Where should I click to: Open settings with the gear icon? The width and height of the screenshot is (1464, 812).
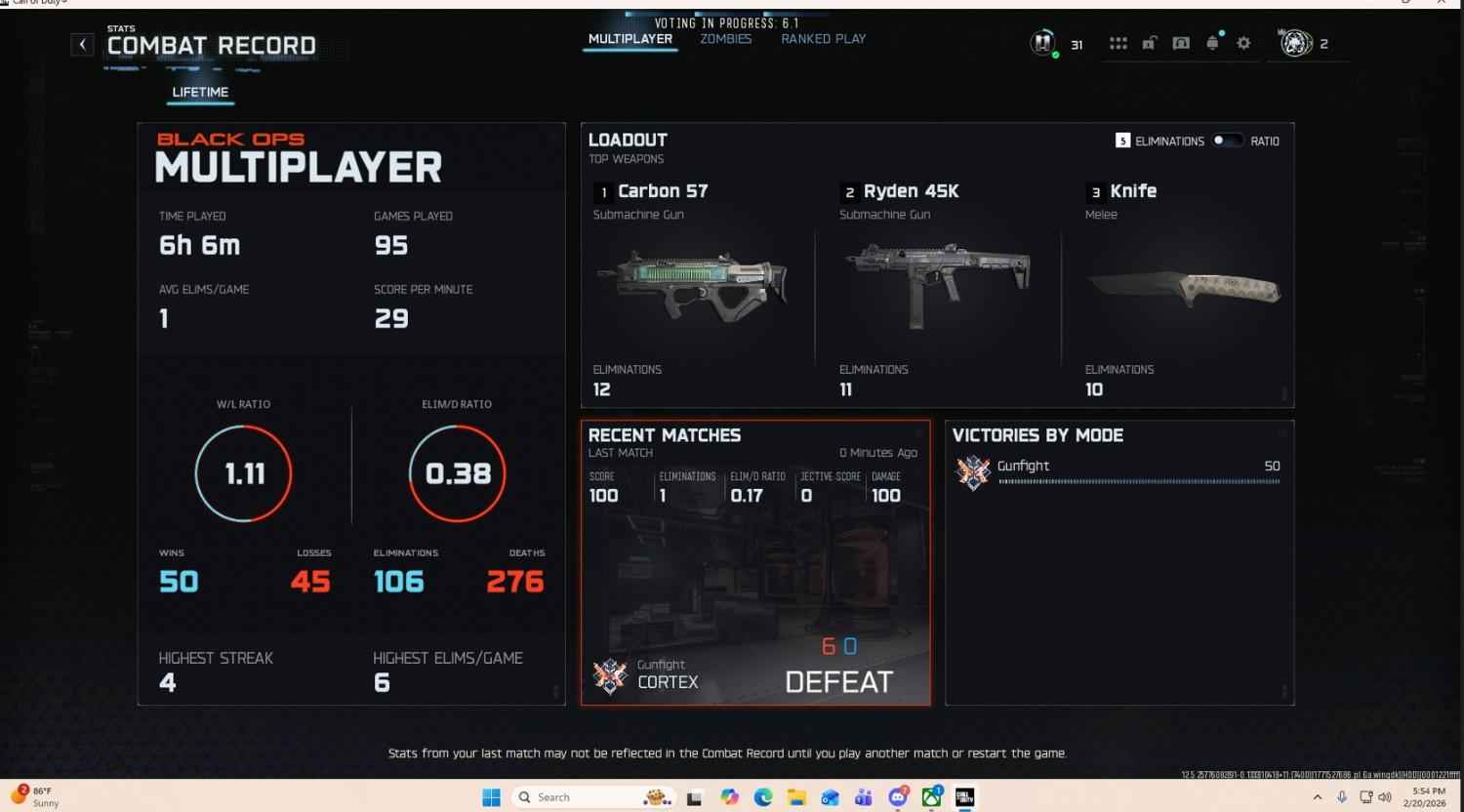coord(1243,43)
